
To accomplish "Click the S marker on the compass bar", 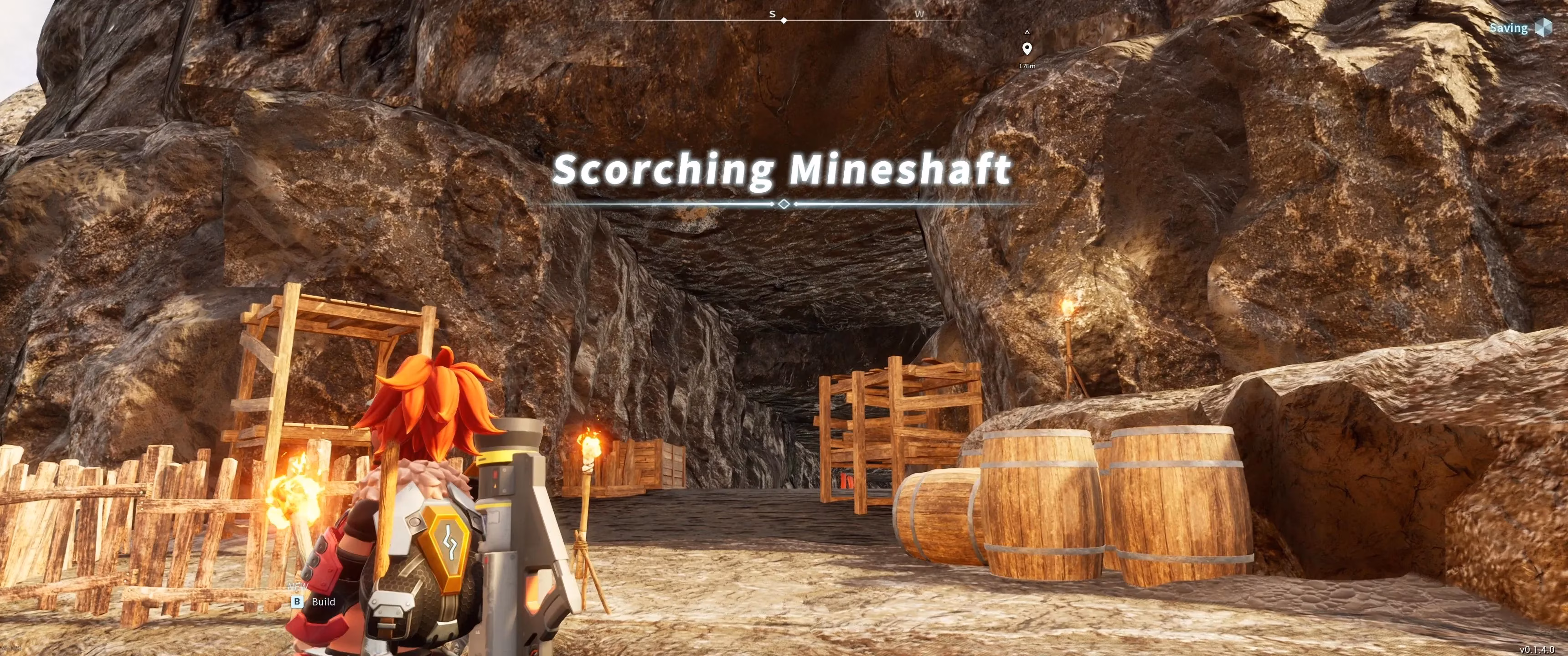I will [773, 13].
